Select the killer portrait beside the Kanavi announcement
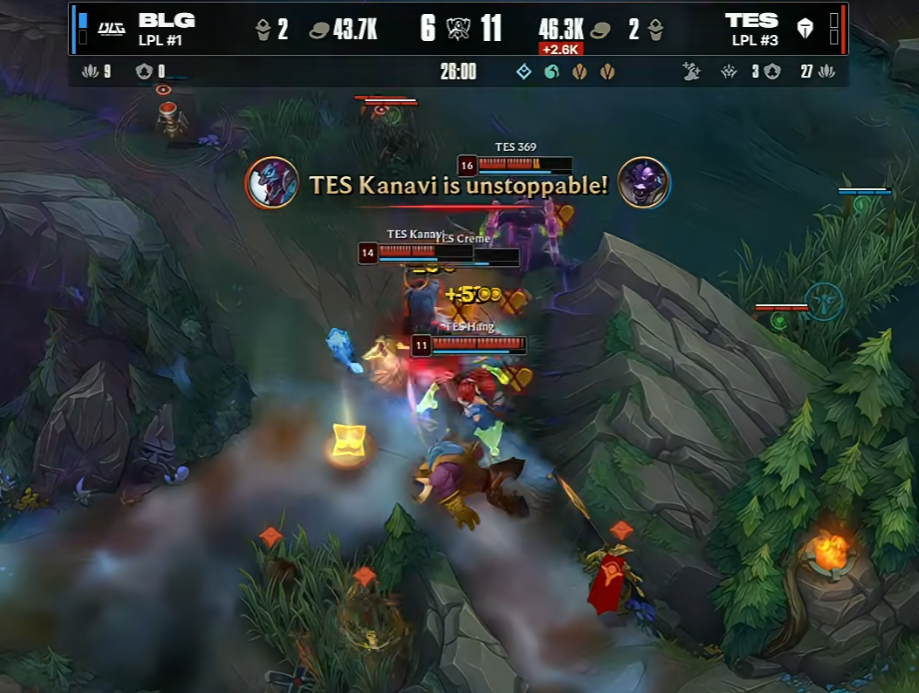 [272, 183]
